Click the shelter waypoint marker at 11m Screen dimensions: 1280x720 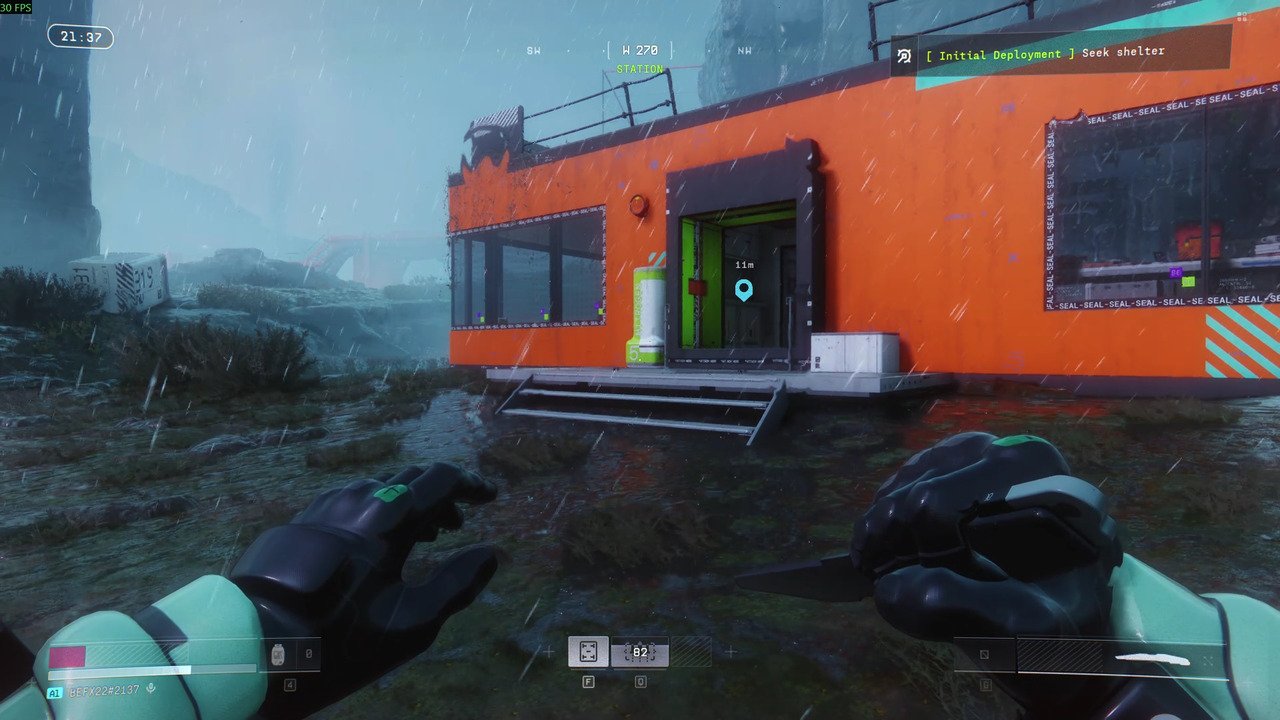[x=743, y=290]
